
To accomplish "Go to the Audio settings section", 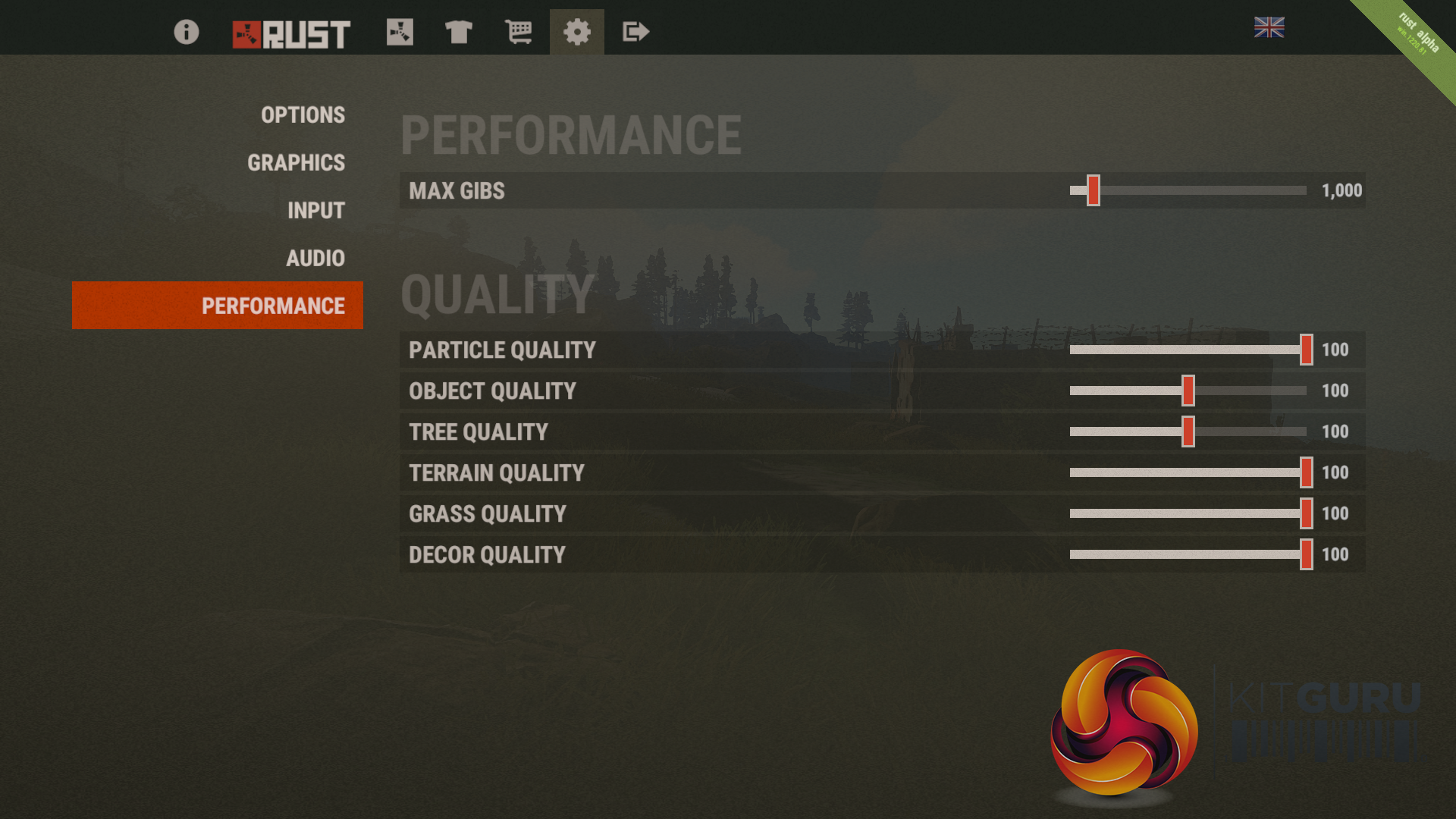I will click(315, 258).
